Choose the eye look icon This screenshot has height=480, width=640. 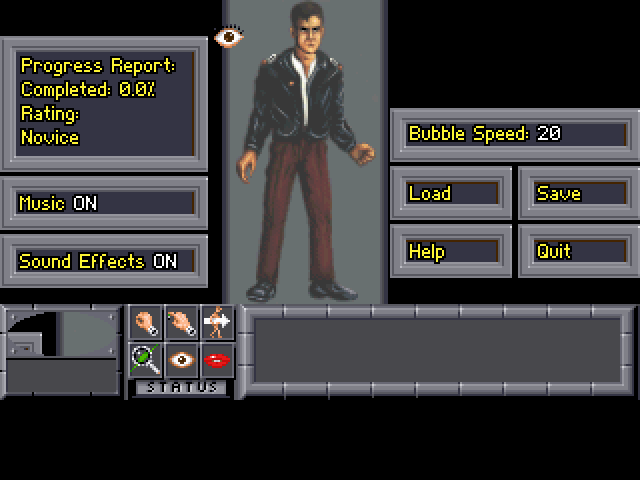[x=181, y=359]
